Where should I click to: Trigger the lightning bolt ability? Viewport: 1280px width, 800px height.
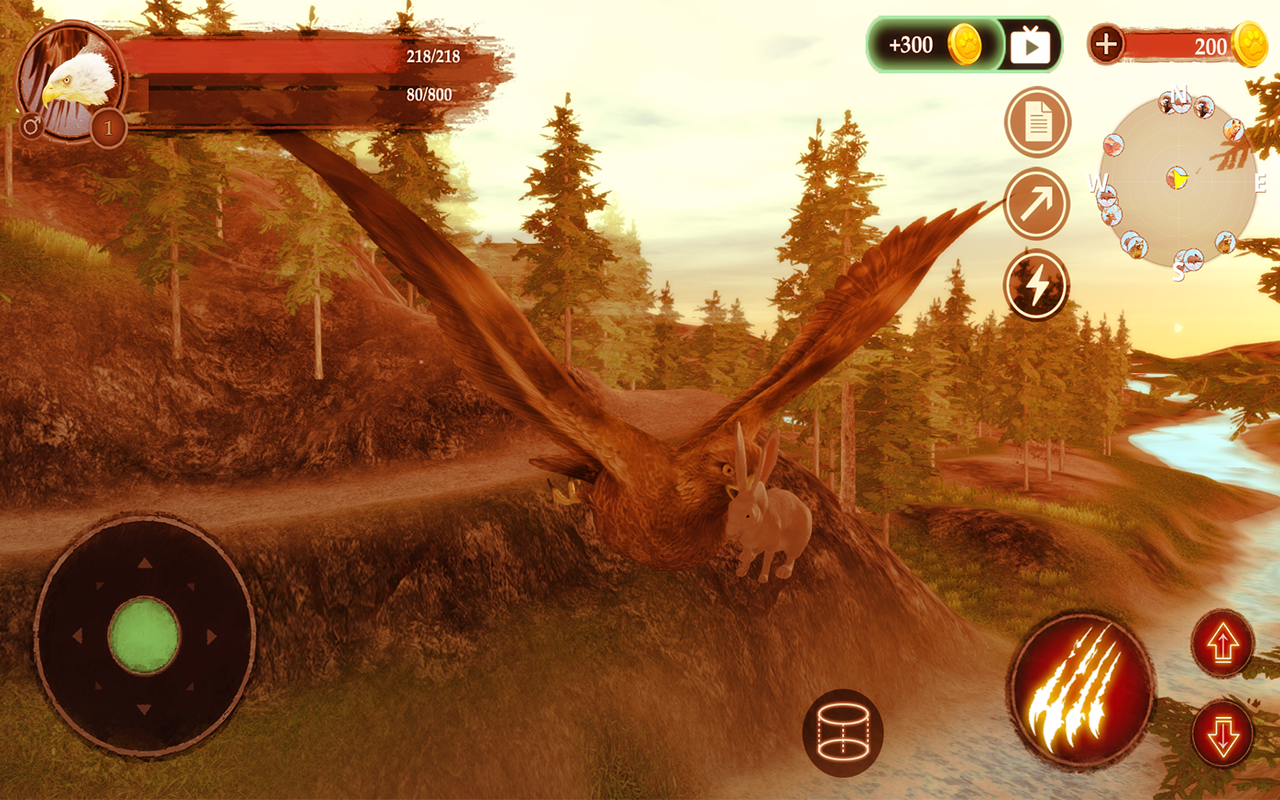click(1037, 285)
